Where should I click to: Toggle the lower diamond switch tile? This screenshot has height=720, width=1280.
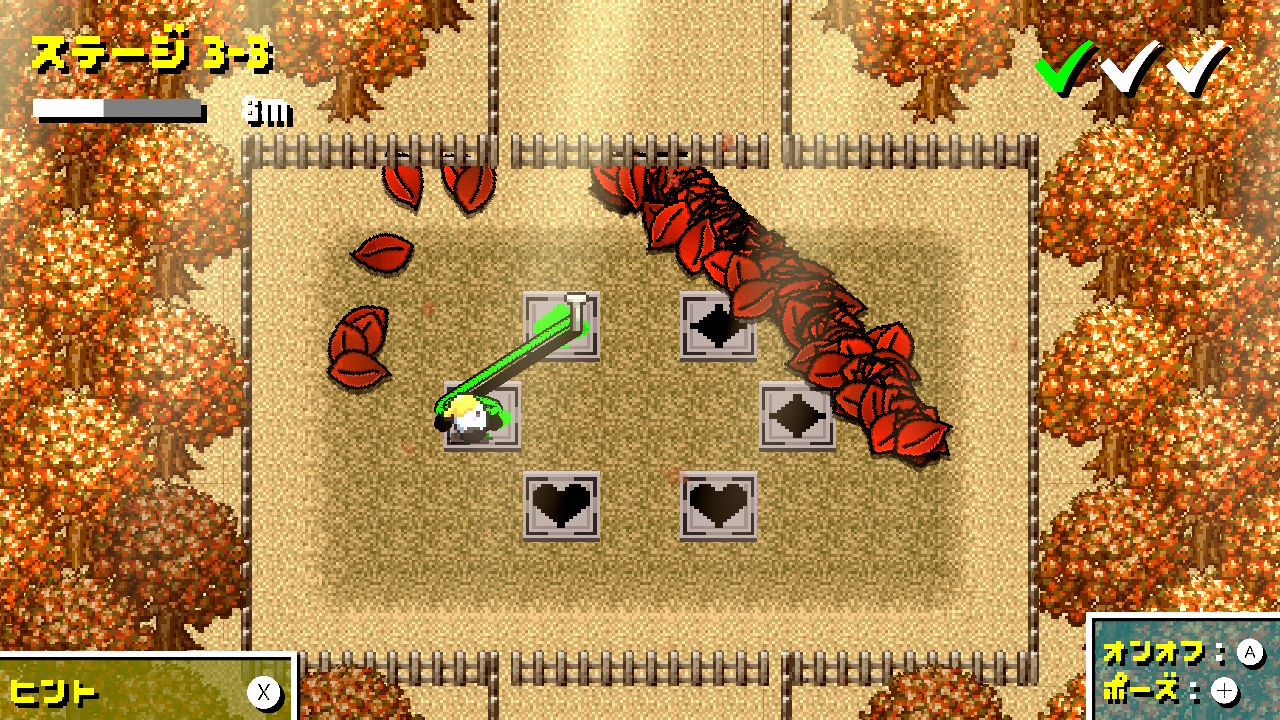click(x=795, y=415)
